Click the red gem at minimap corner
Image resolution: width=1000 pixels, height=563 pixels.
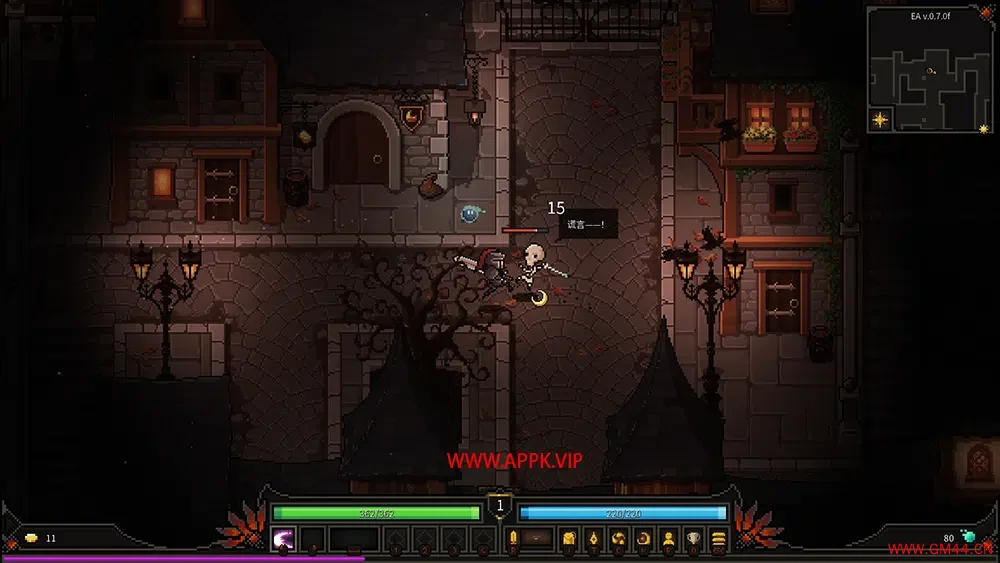point(989,10)
